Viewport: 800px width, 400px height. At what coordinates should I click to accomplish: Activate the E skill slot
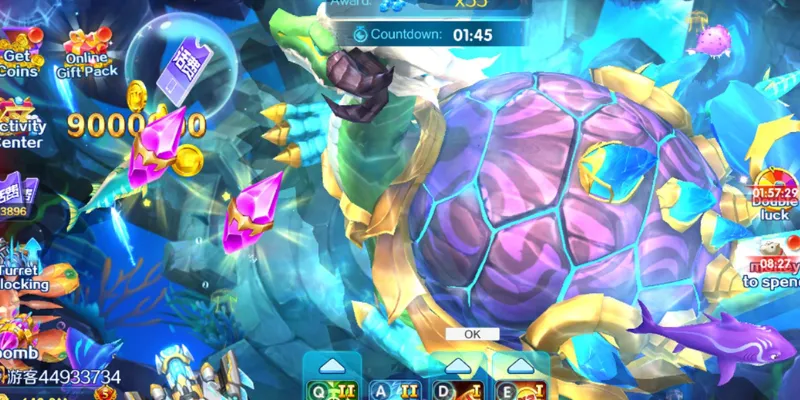click(x=521, y=388)
